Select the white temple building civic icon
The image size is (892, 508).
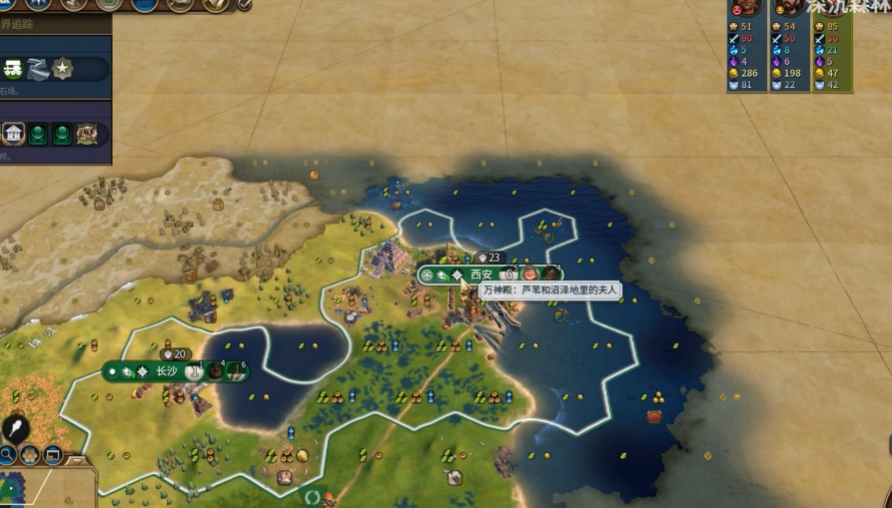[x=14, y=133]
